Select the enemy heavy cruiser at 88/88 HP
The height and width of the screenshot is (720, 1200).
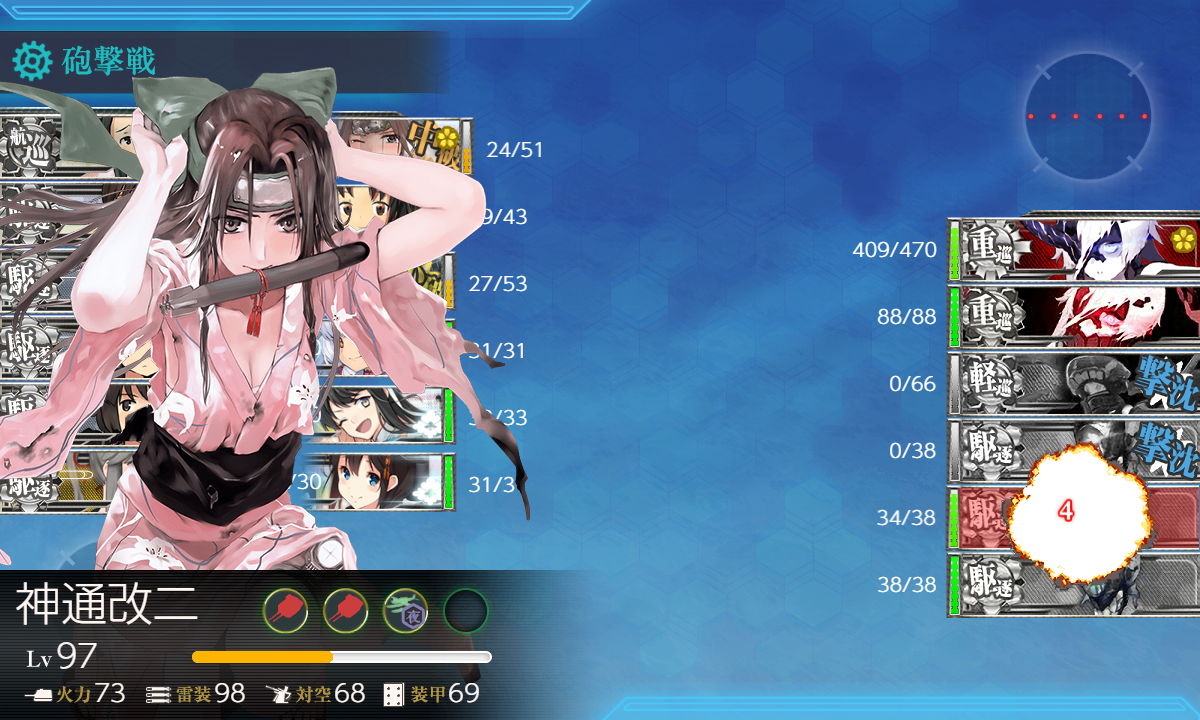point(1075,316)
